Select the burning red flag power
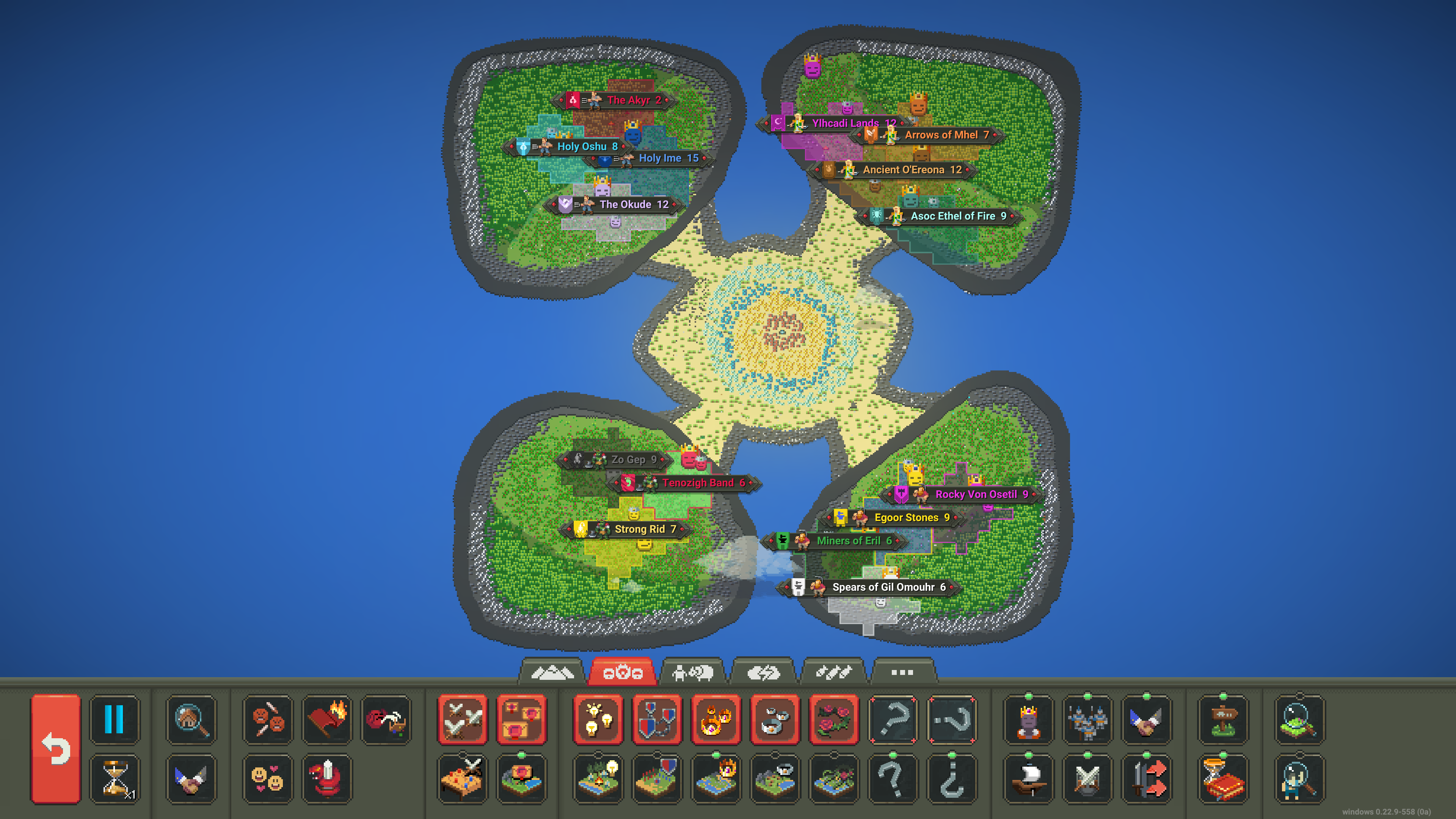The image size is (1456, 819). coord(327,720)
